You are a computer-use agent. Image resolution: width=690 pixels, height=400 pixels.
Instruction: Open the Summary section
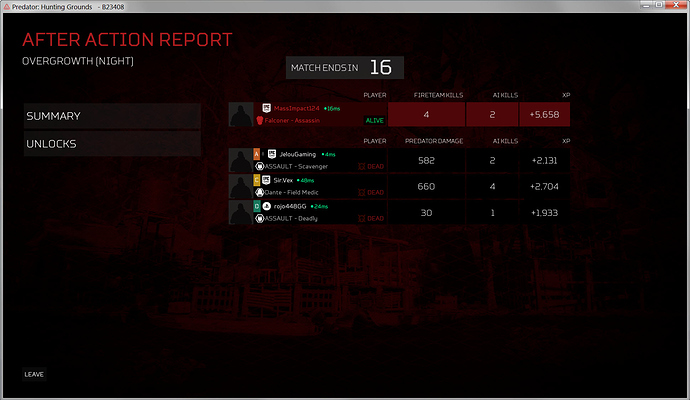point(111,116)
